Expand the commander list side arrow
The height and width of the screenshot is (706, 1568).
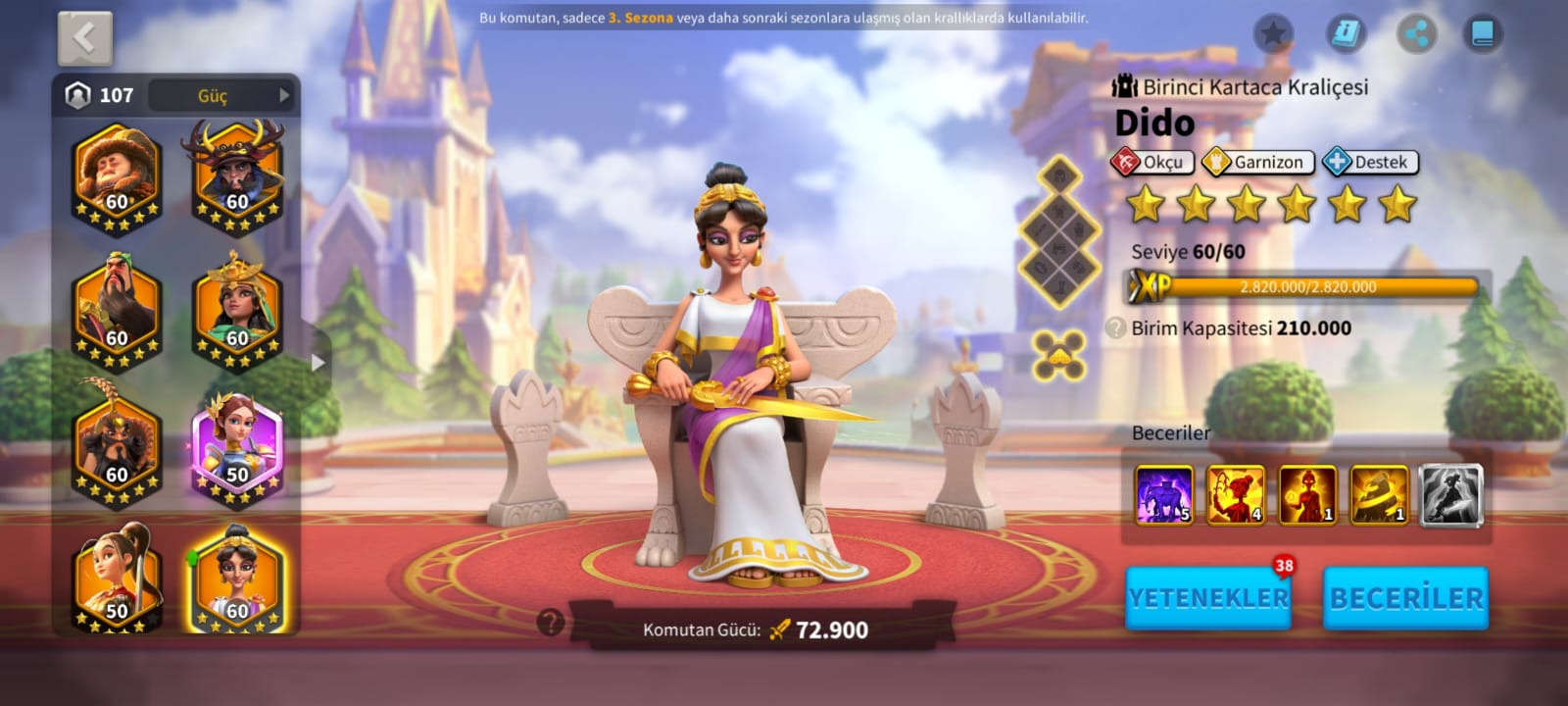(x=318, y=362)
